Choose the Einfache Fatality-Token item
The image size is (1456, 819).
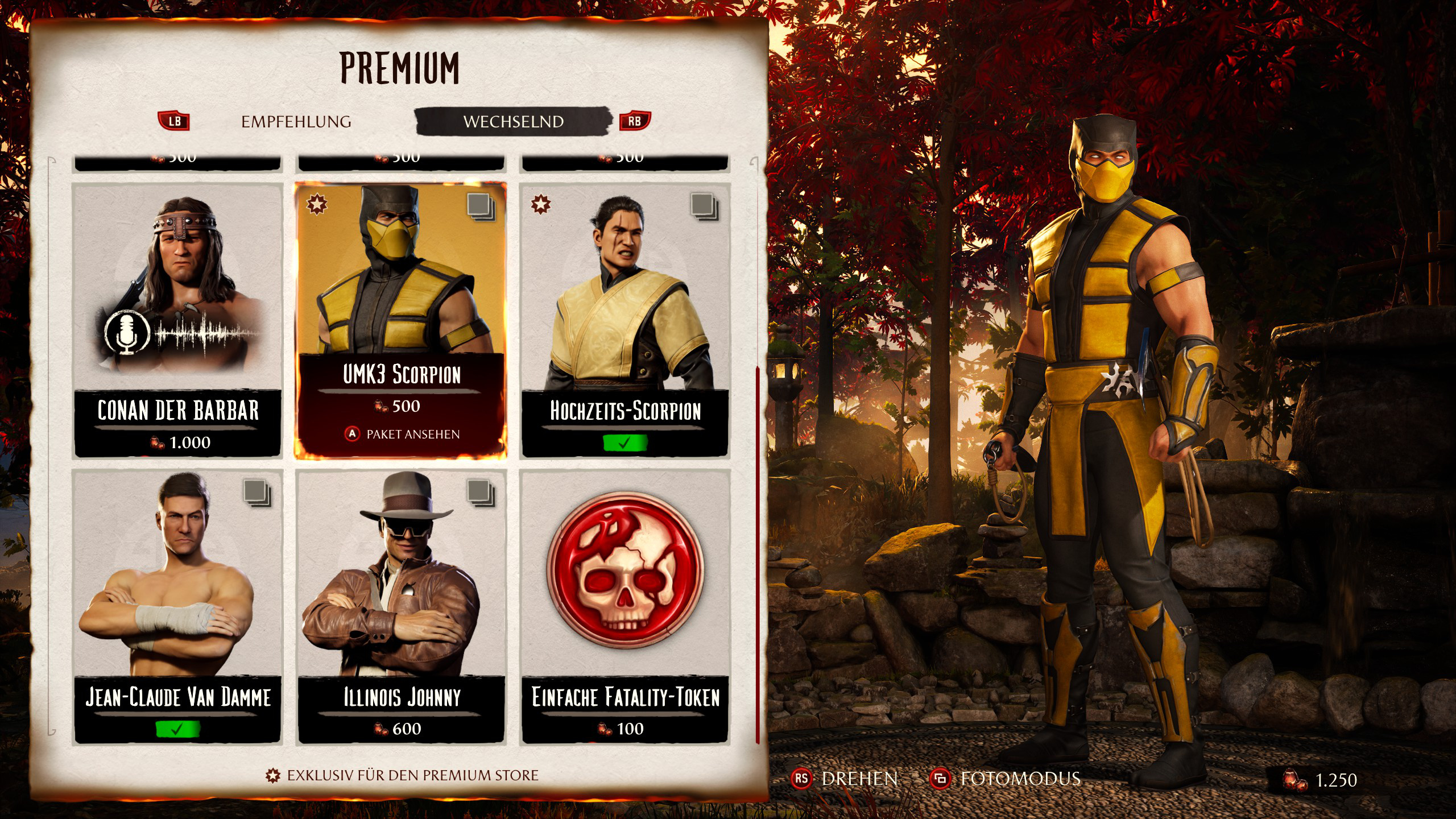click(x=624, y=606)
